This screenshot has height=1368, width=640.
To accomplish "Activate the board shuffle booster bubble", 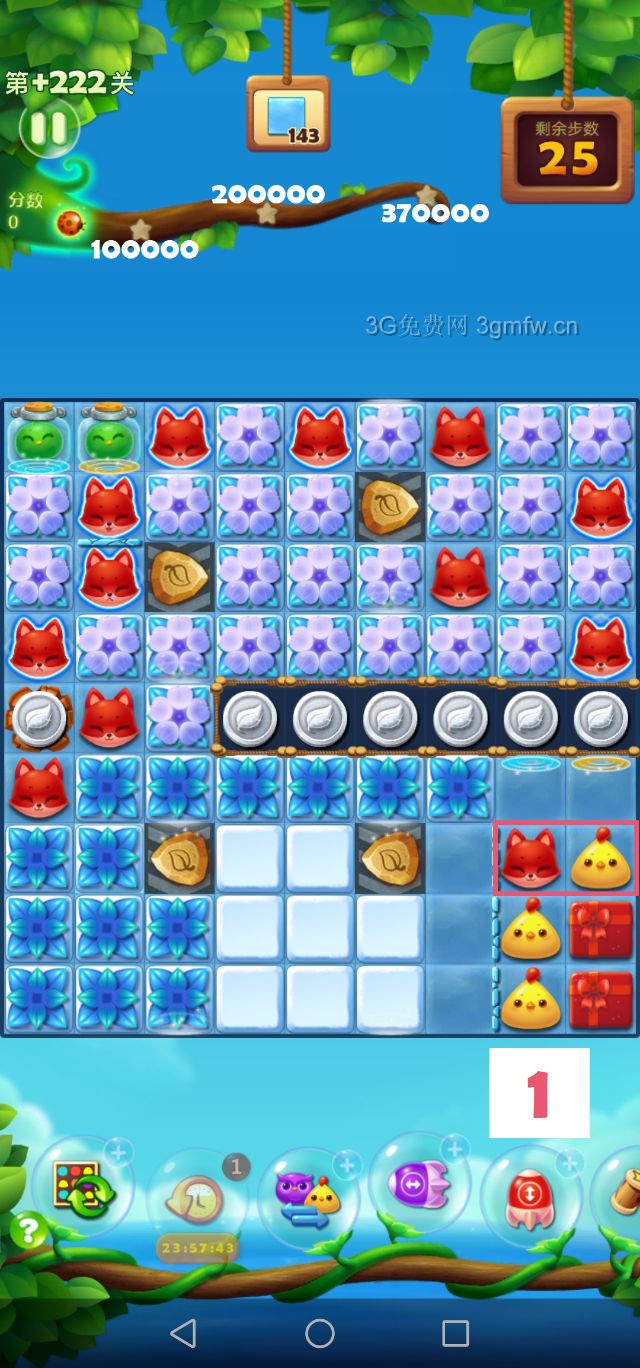I will (x=85, y=1188).
